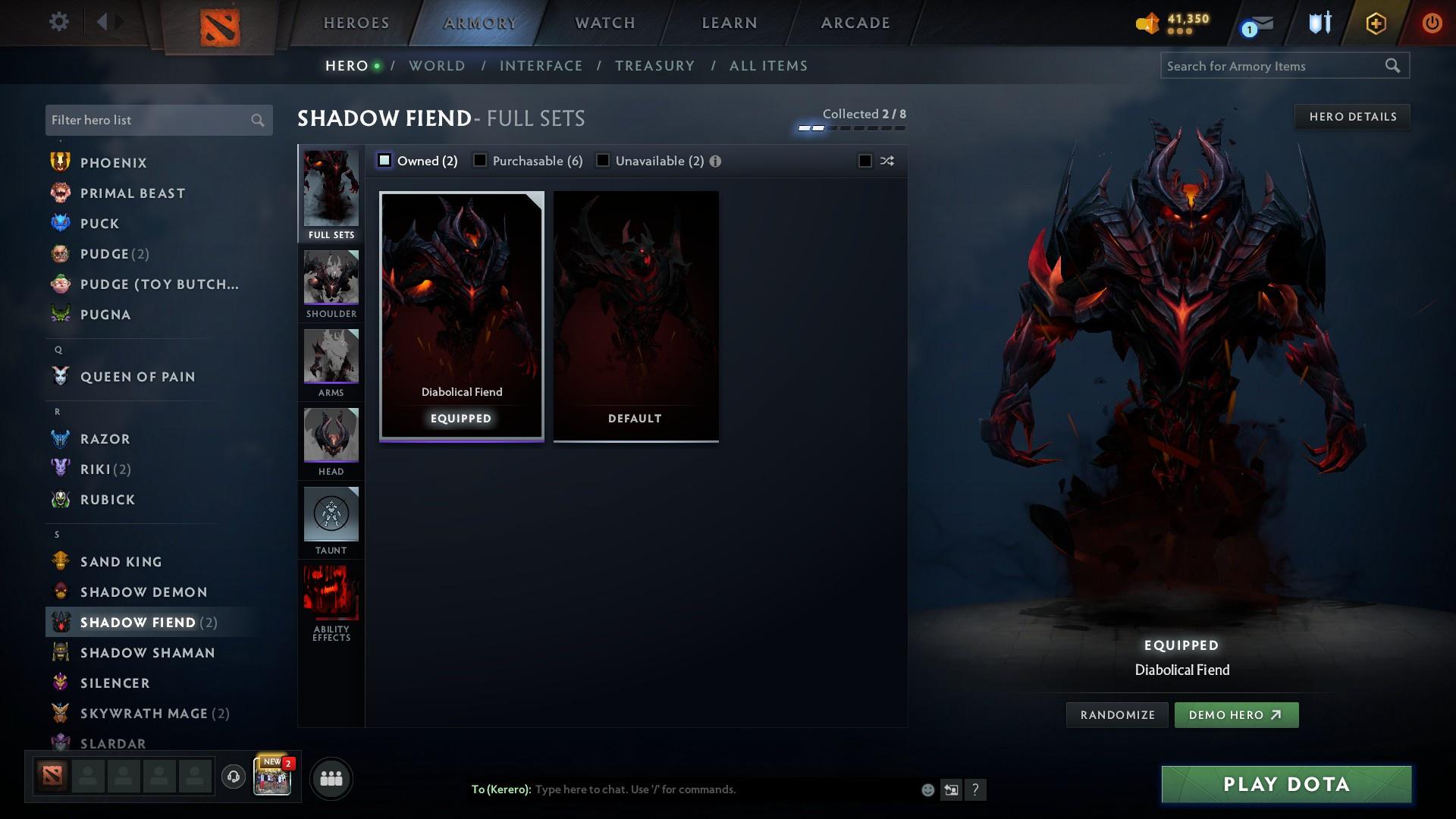Check the Unavailable (2) filter
The width and height of the screenshot is (1456, 819).
(x=603, y=160)
